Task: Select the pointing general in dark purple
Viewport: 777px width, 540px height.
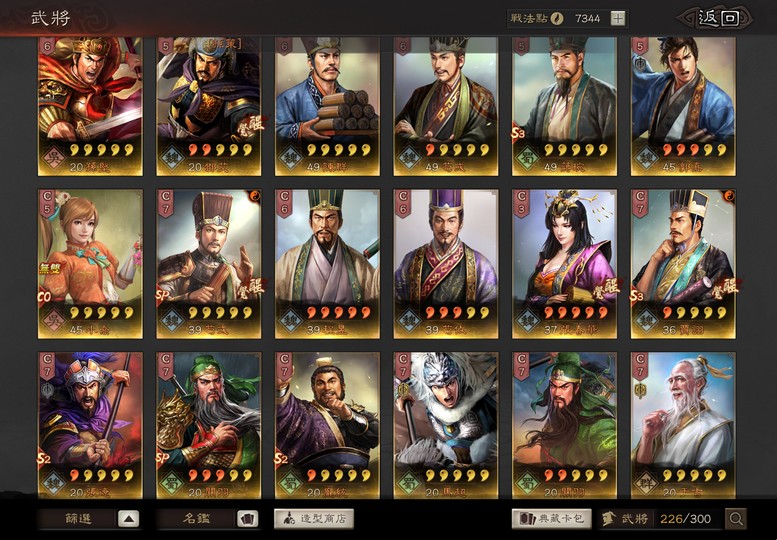Action: coord(326,420)
